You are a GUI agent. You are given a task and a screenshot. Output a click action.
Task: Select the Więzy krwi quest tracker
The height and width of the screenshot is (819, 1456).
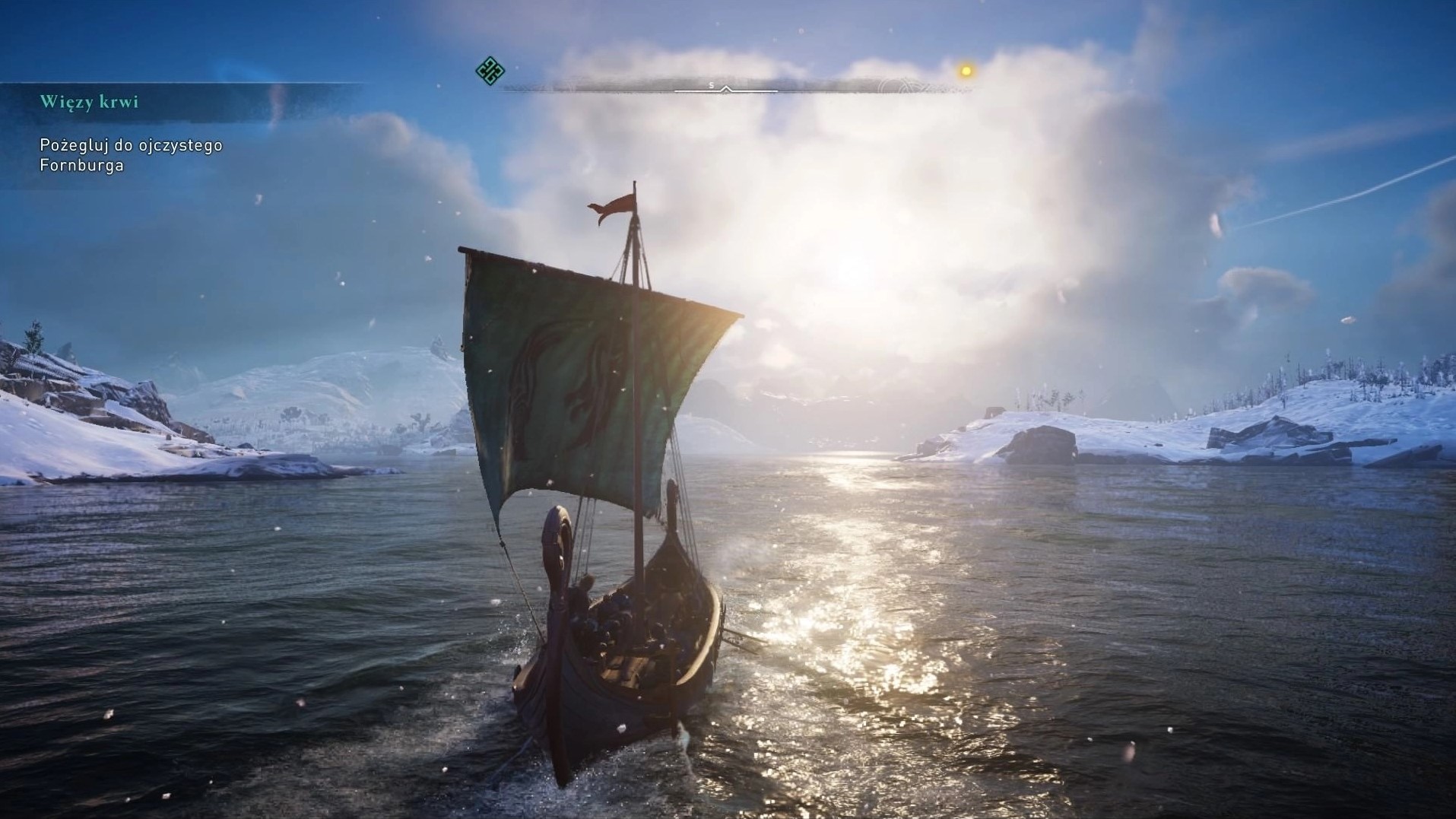[90, 102]
